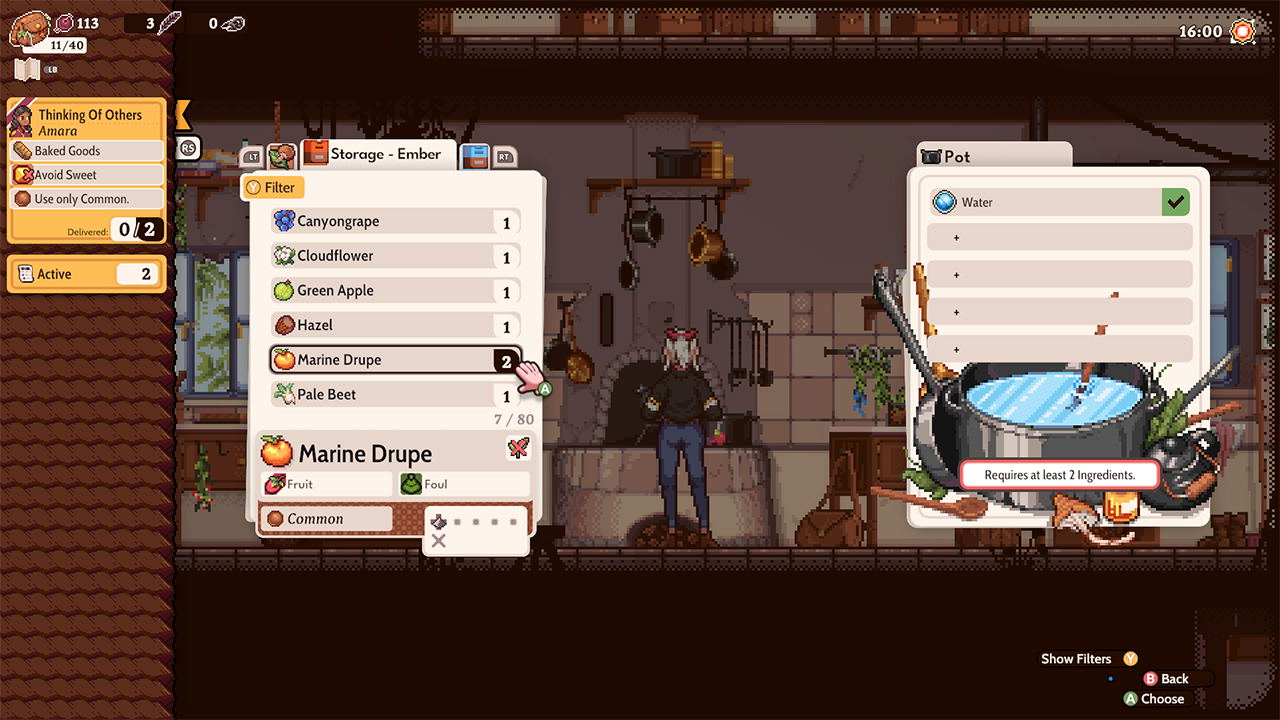Switch to the blue storage chest tab
This screenshot has width=1280, height=720.
pyautogui.click(x=475, y=156)
